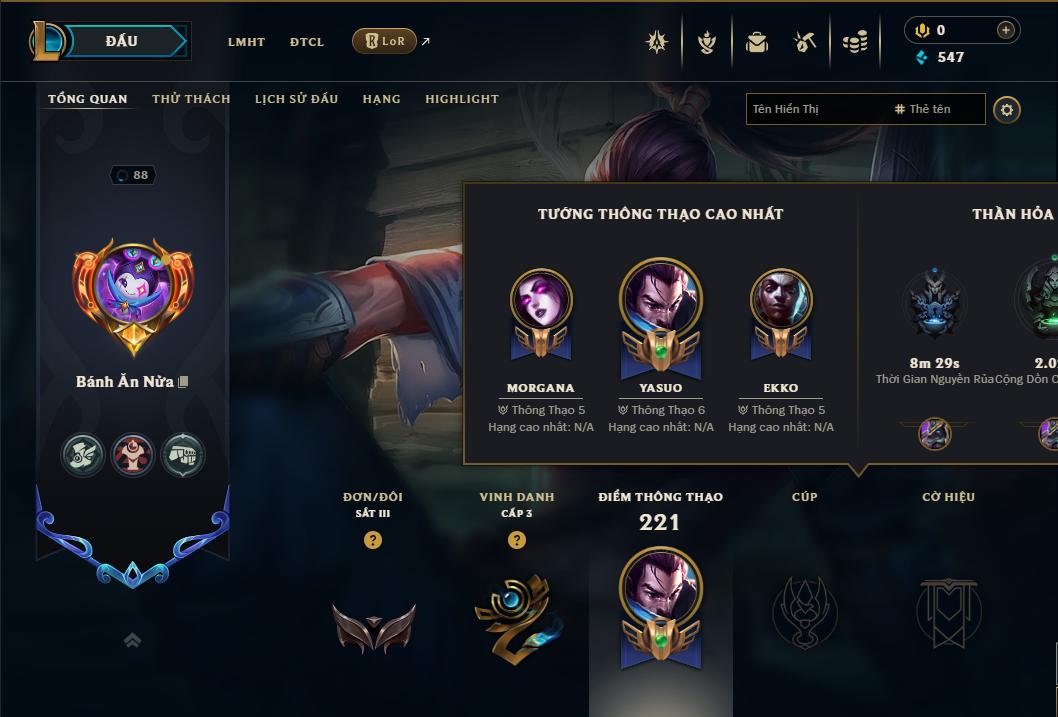The image size is (1058, 717).
Task: Select the HẠNG tab
Action: (x=381, y=99)
